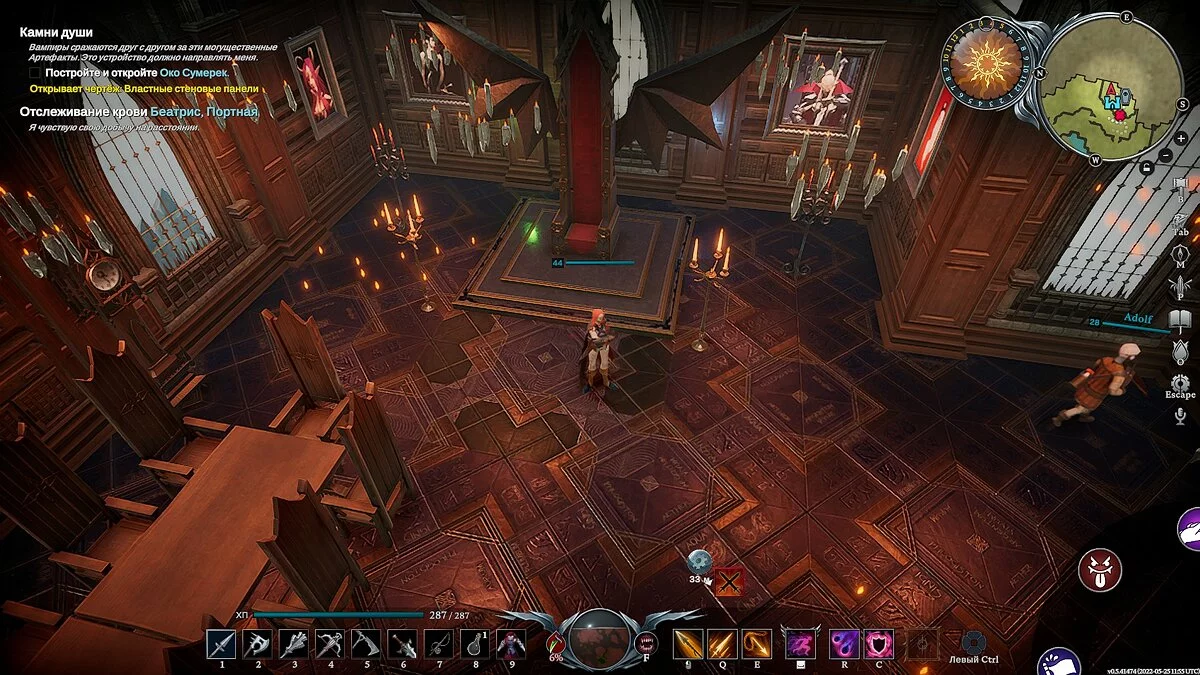Activate the pink shield C spell
Image resolution: width=1200 pixels, height=675 pixels.
(878, 644)
